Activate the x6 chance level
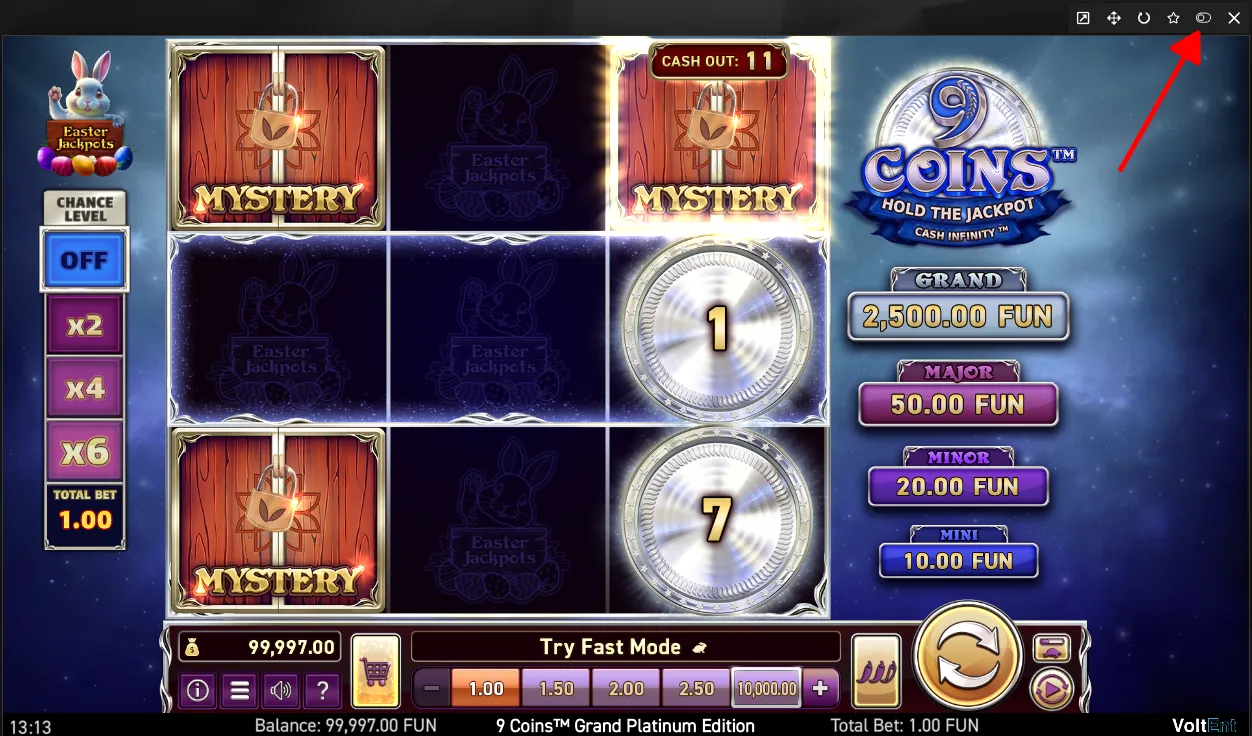The height and width of the screenshot is (736, 1252). point(85,452)
